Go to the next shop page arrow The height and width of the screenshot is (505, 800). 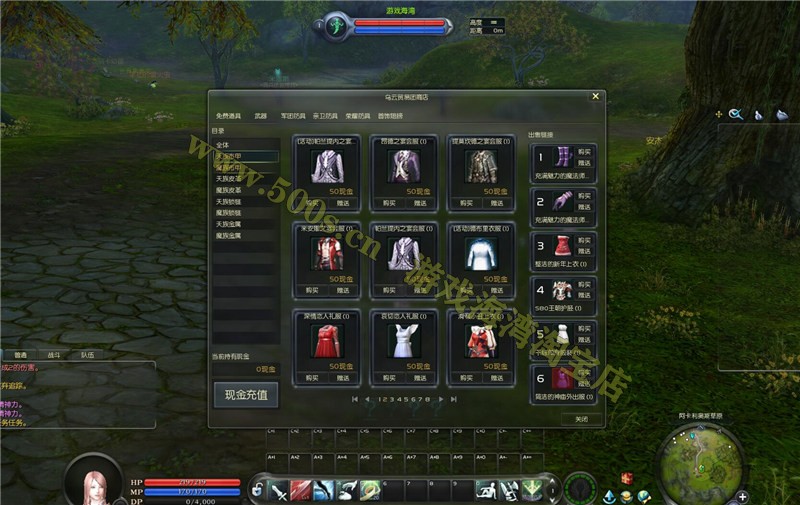pos(440,399)
